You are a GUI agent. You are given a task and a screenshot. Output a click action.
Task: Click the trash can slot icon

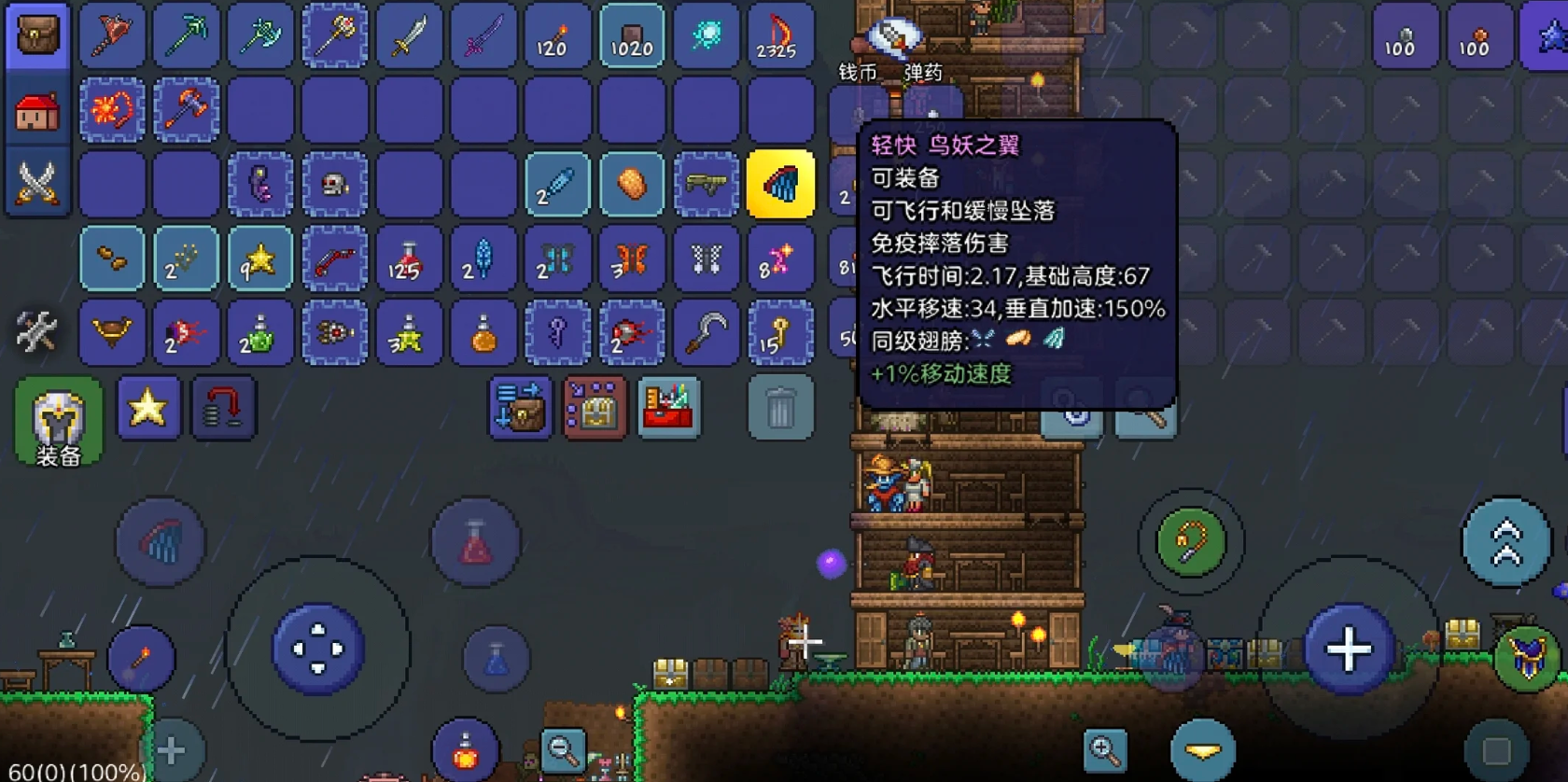click(780, 409)
